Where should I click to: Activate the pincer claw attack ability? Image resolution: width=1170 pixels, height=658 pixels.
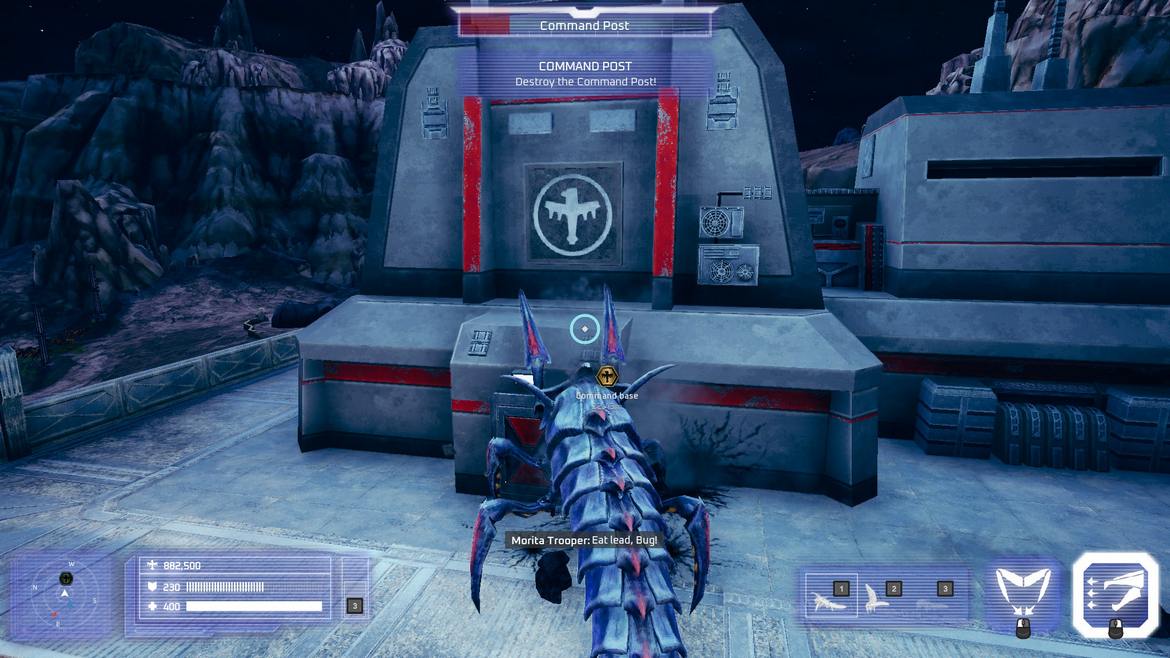tap(1023, 590)
